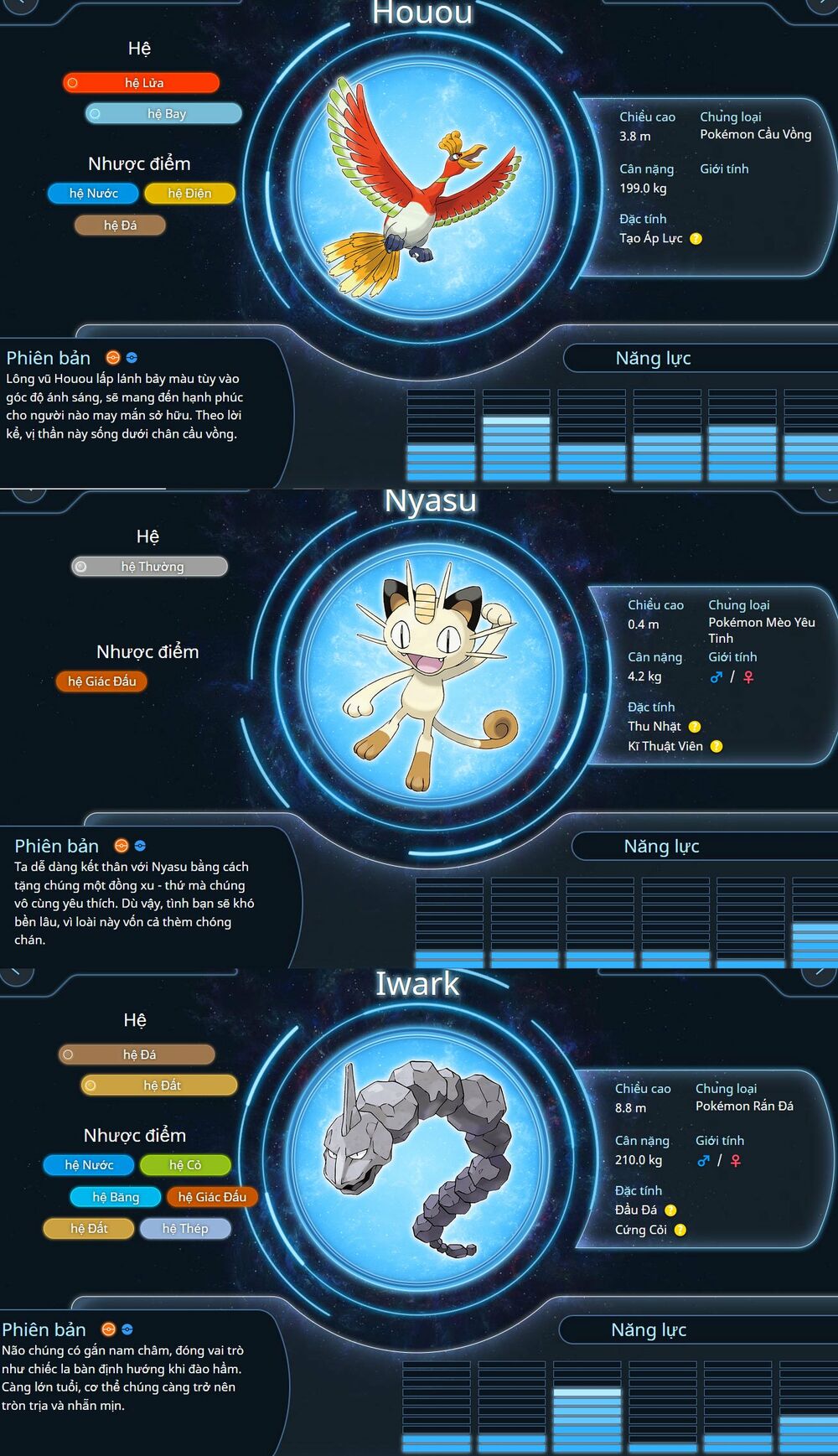838x1456 pixels.
Task: Show info for Tạo Áp Lực ability
Action: coord(696,239)
